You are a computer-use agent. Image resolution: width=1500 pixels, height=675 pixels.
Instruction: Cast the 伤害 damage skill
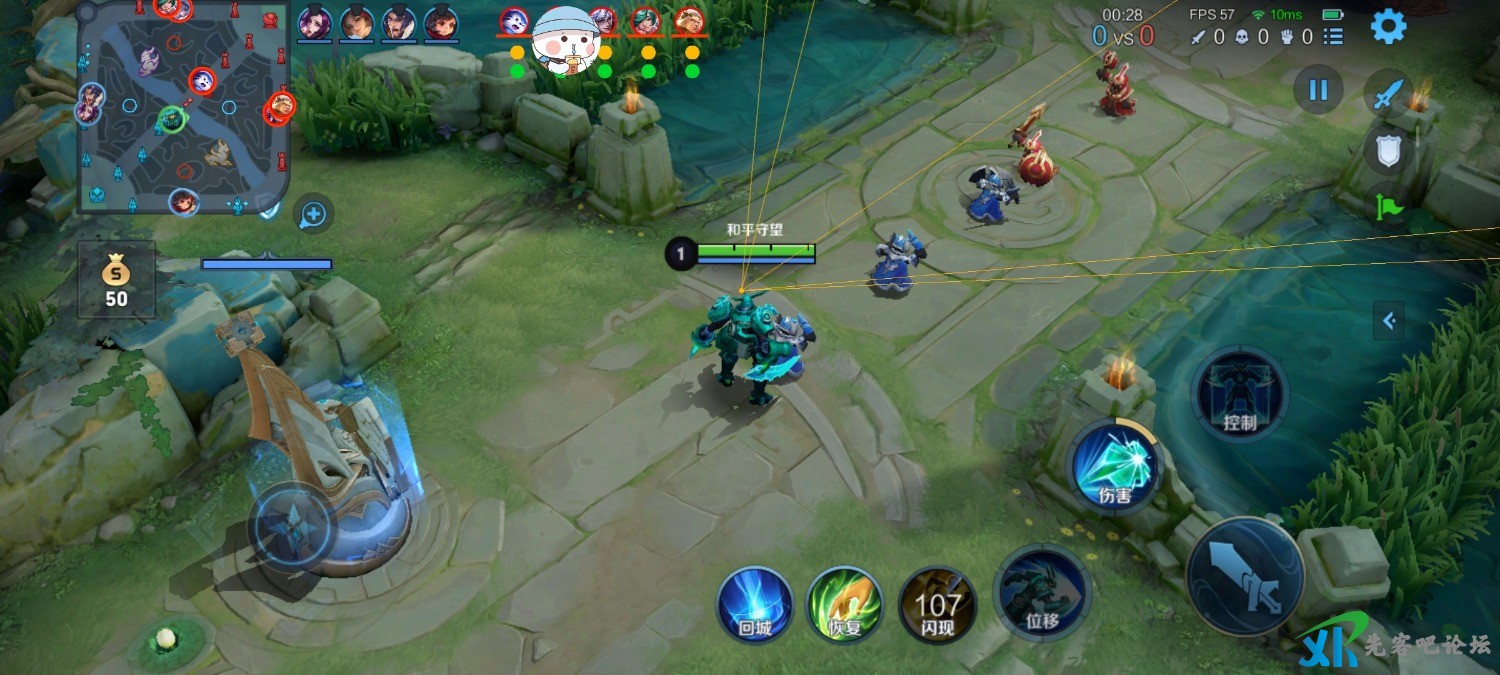(1113, 467)
